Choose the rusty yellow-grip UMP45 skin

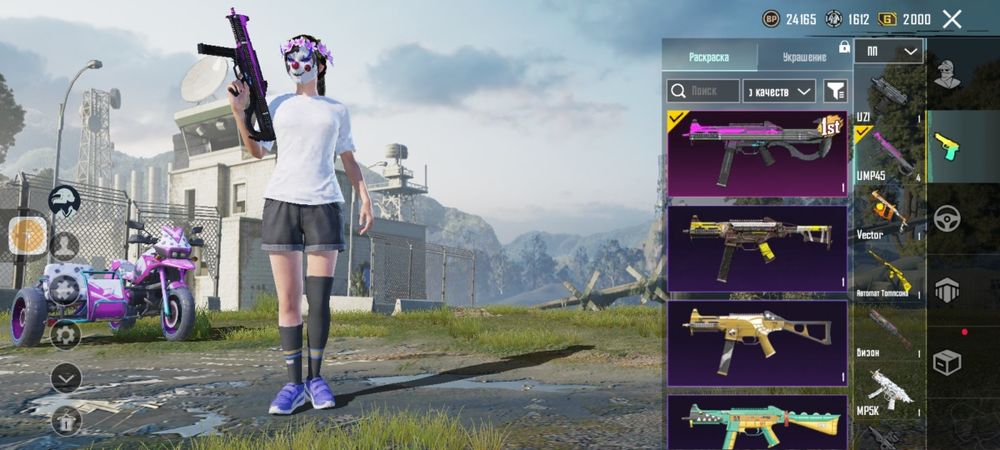click(757, 248)
